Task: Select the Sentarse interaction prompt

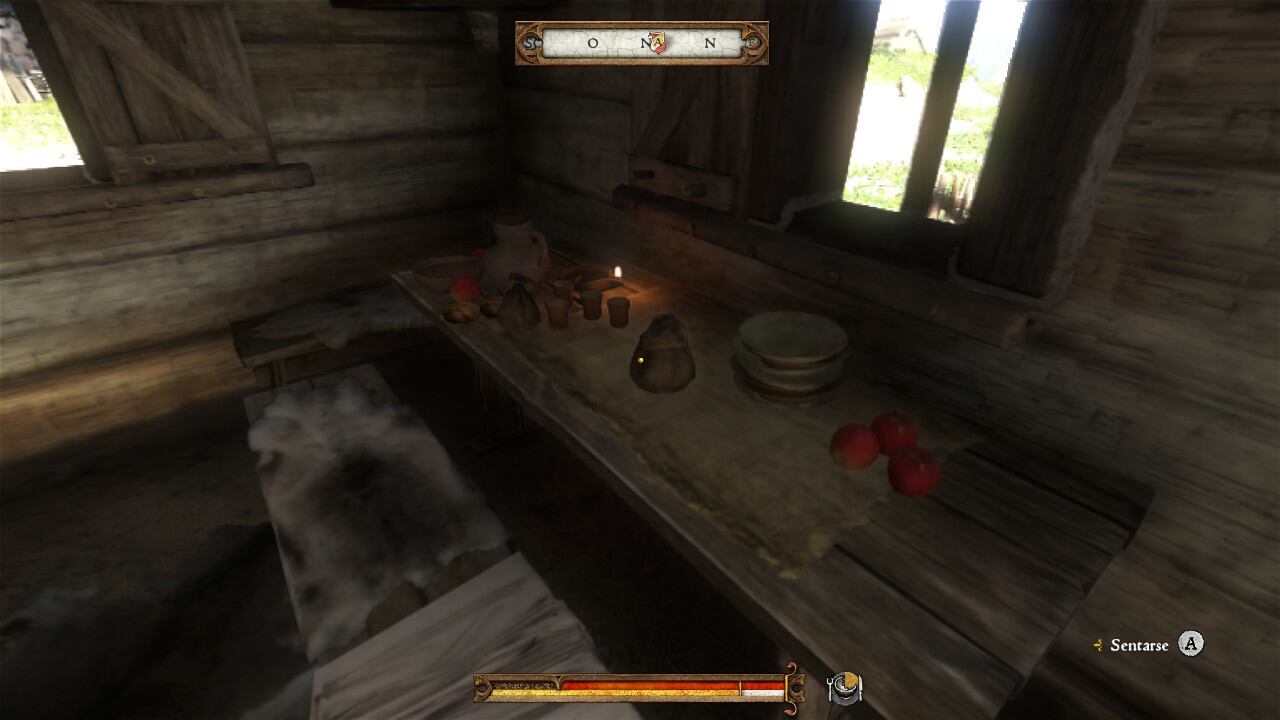Action: [x=1140, y=646]
